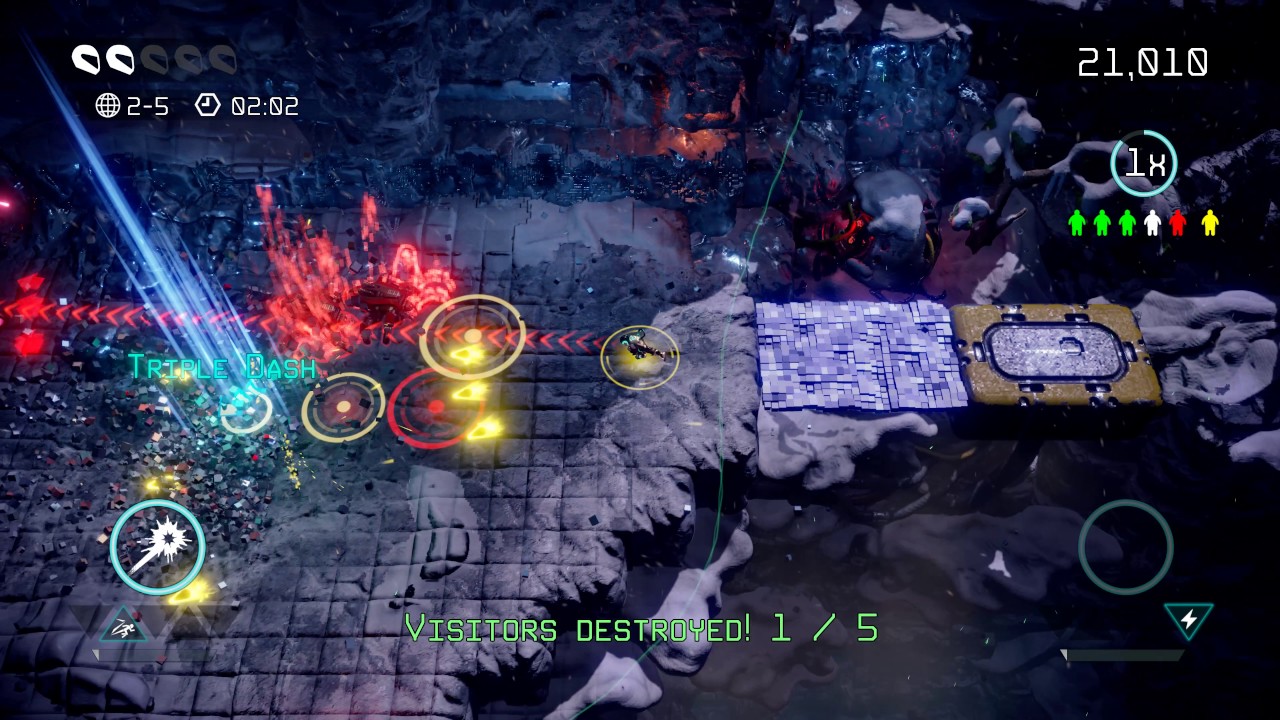Click the empty teal ring slot
1280x720 pixels.
(1125, 547)
